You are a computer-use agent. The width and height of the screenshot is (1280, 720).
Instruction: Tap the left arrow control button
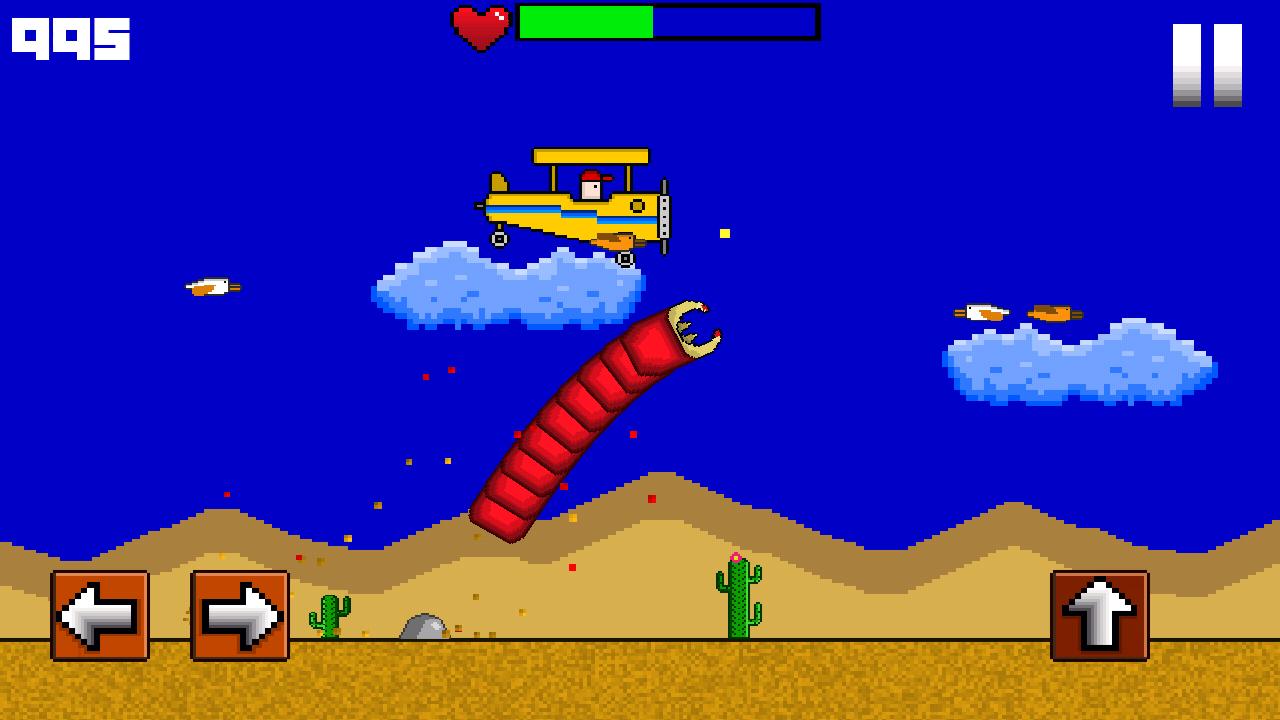pyautogui.click(x=100, y=615)
